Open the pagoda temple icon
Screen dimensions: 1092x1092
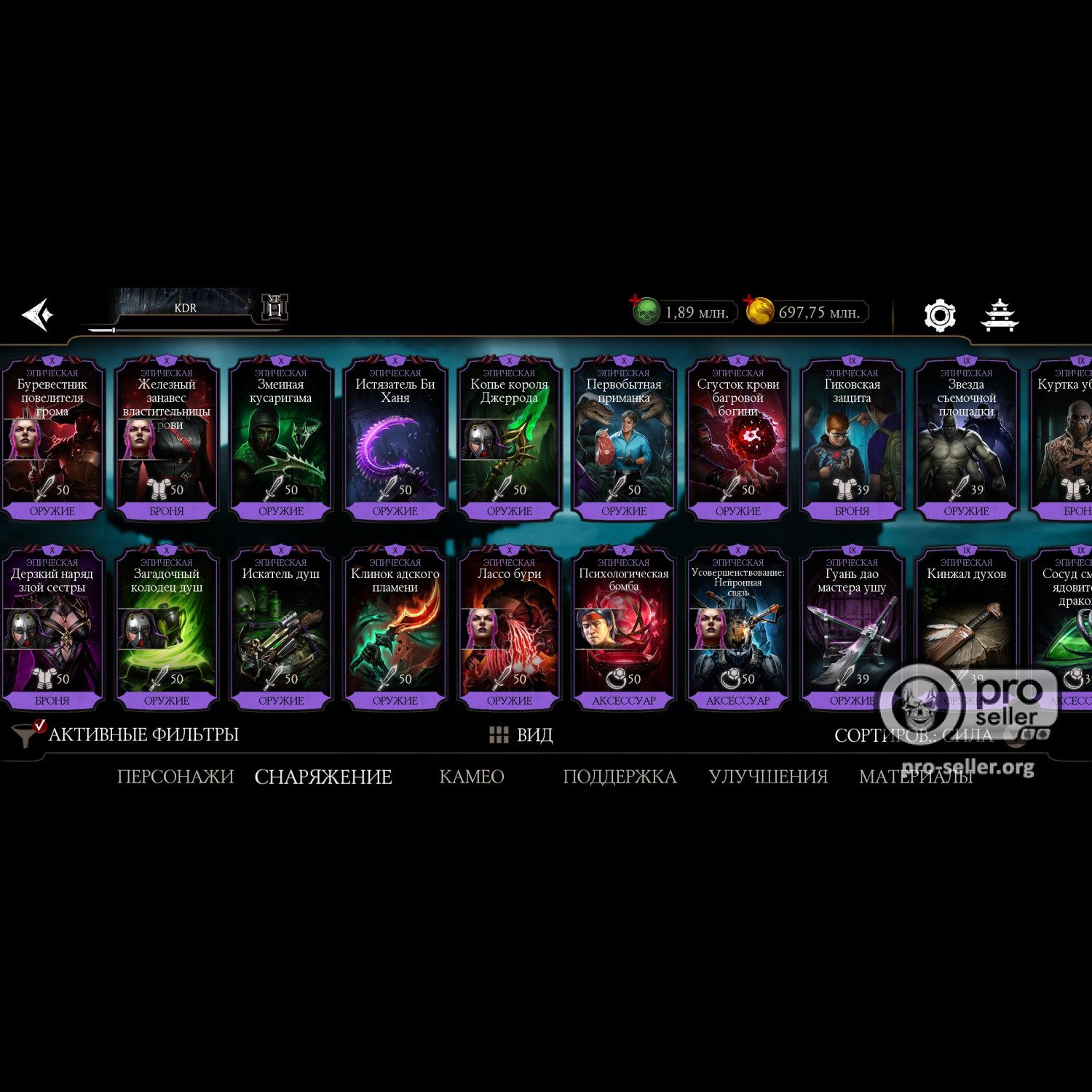(x=1000, y=315)
